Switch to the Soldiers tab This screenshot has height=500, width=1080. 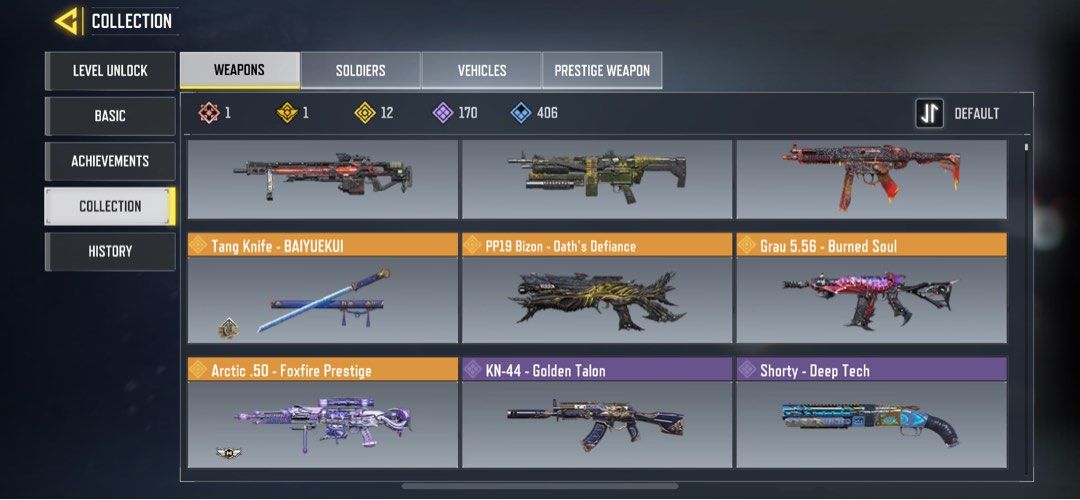(360, 71)
